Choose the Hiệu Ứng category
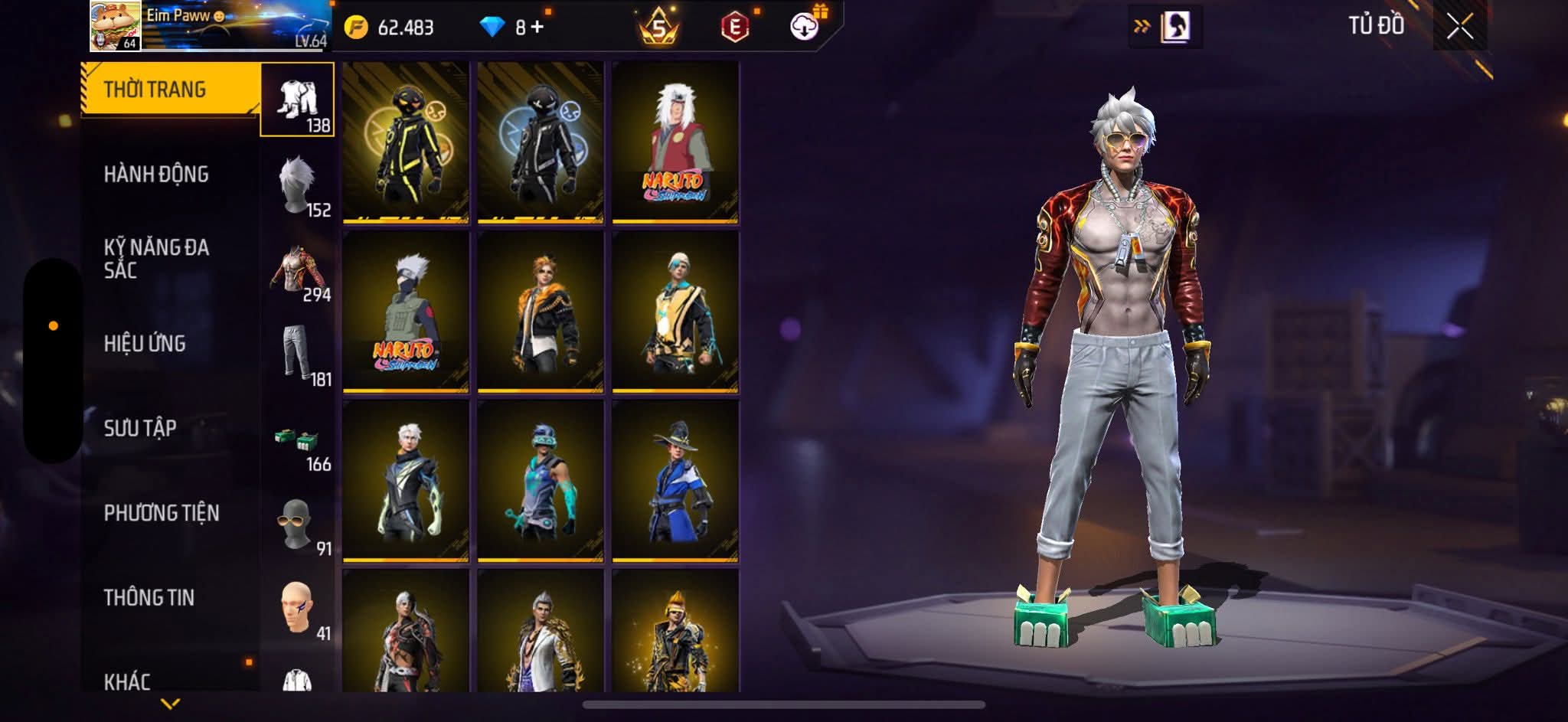This screenshot has height=722, width=1568. [145, 344]
